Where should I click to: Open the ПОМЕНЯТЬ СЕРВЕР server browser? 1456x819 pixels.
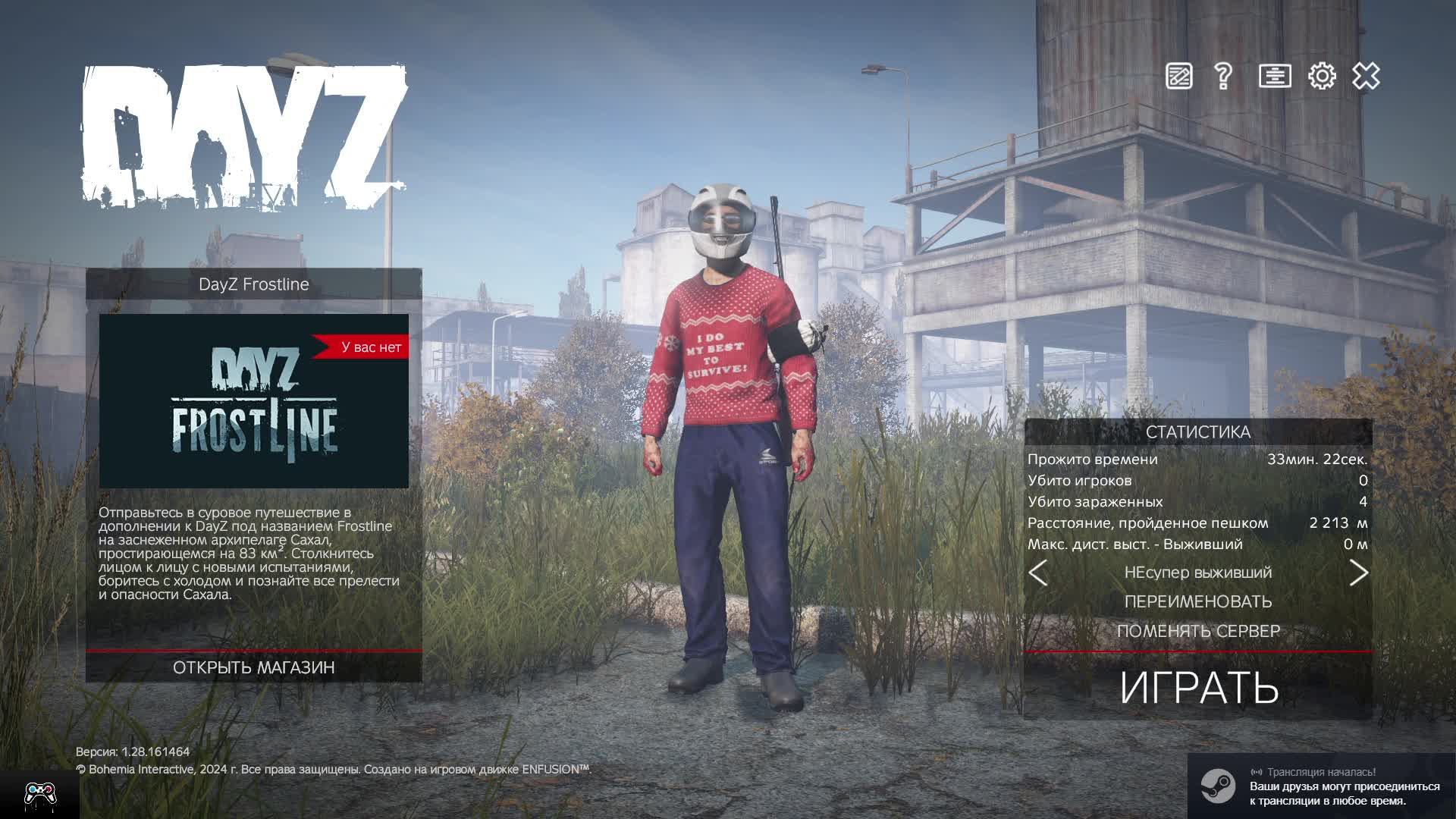(1198, 631)
